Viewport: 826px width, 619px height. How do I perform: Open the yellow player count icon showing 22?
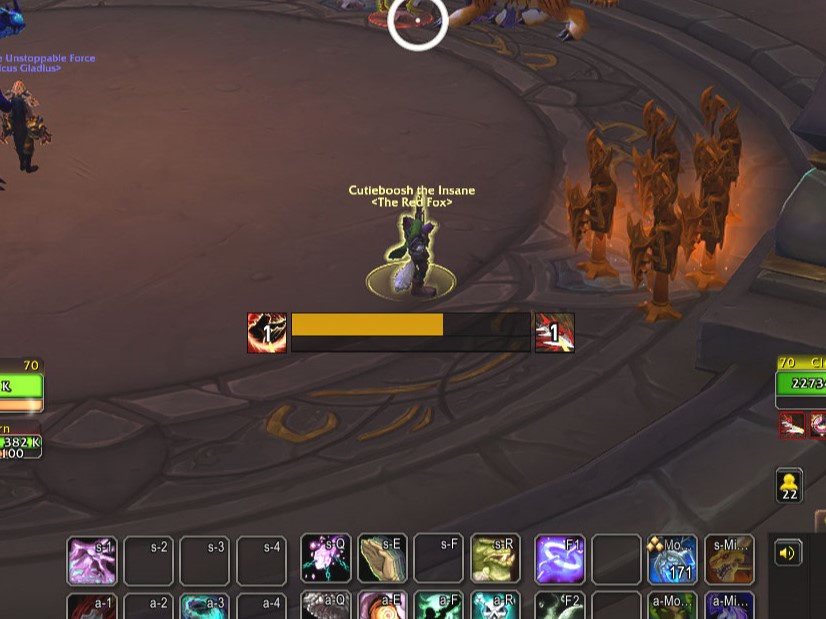click(x=789, y=485)
